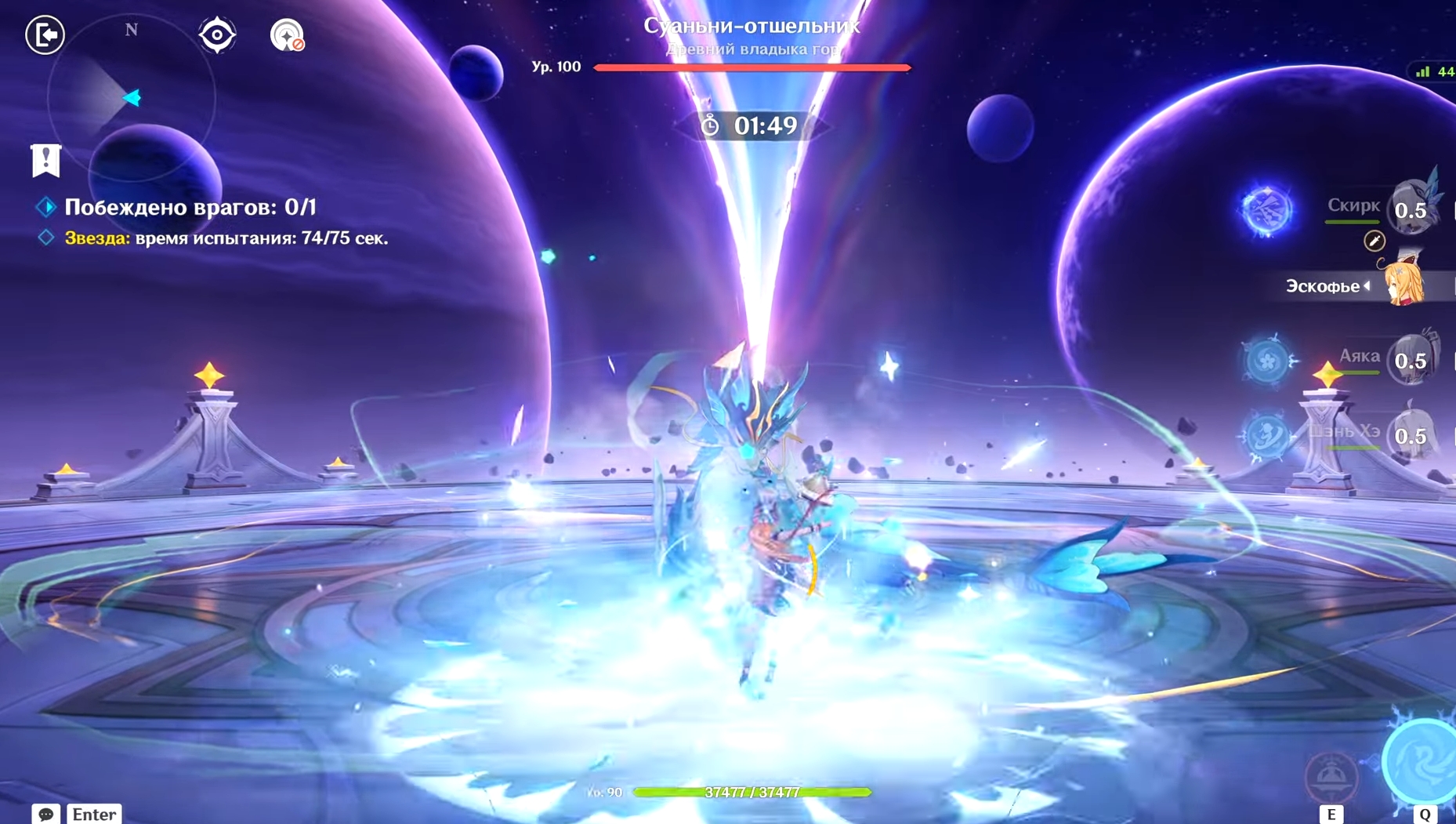Open the wish icon with the red badge
The image size is (1456, 824).
(287, 35)
